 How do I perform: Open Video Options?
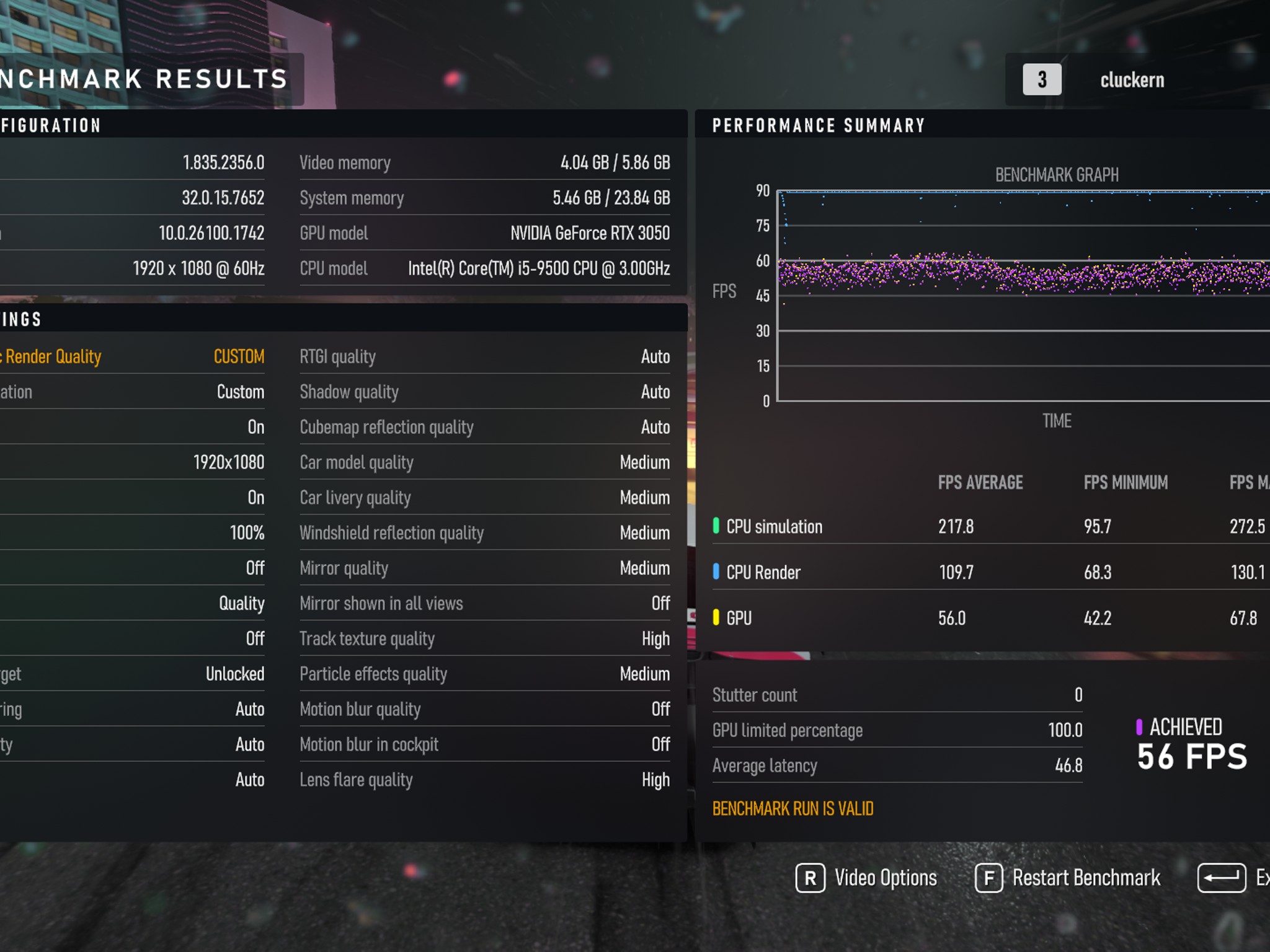pyautogui.click(x=867, y=878)
